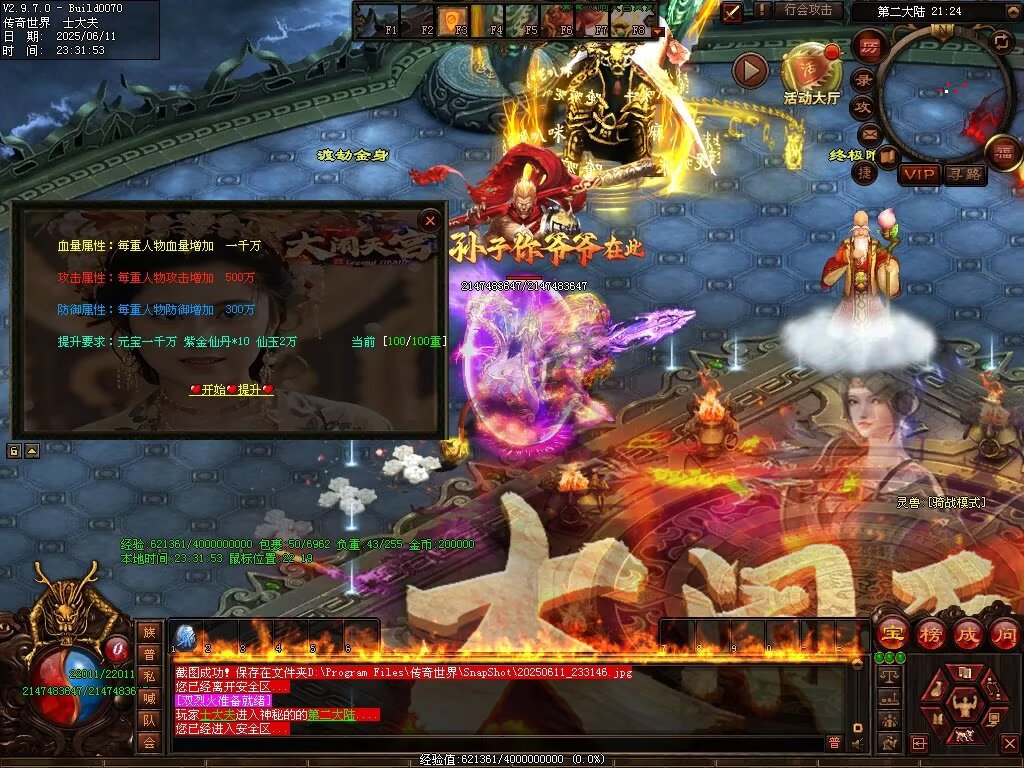Image resolution: width=1024 pixels, height=768 pixels.
Task: Click the round play arrow button
Action: (x=750, y=70)
